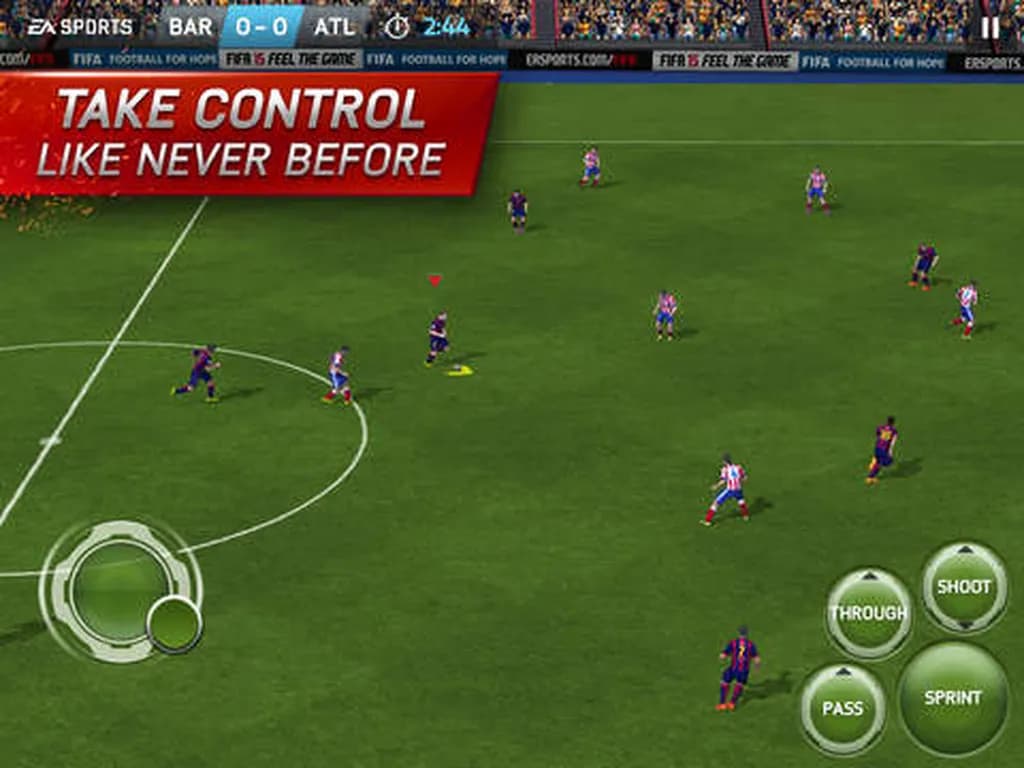Screen dimensions: 1024x768
Task: Activate the SPRINT button
Action: pos(952,698)
